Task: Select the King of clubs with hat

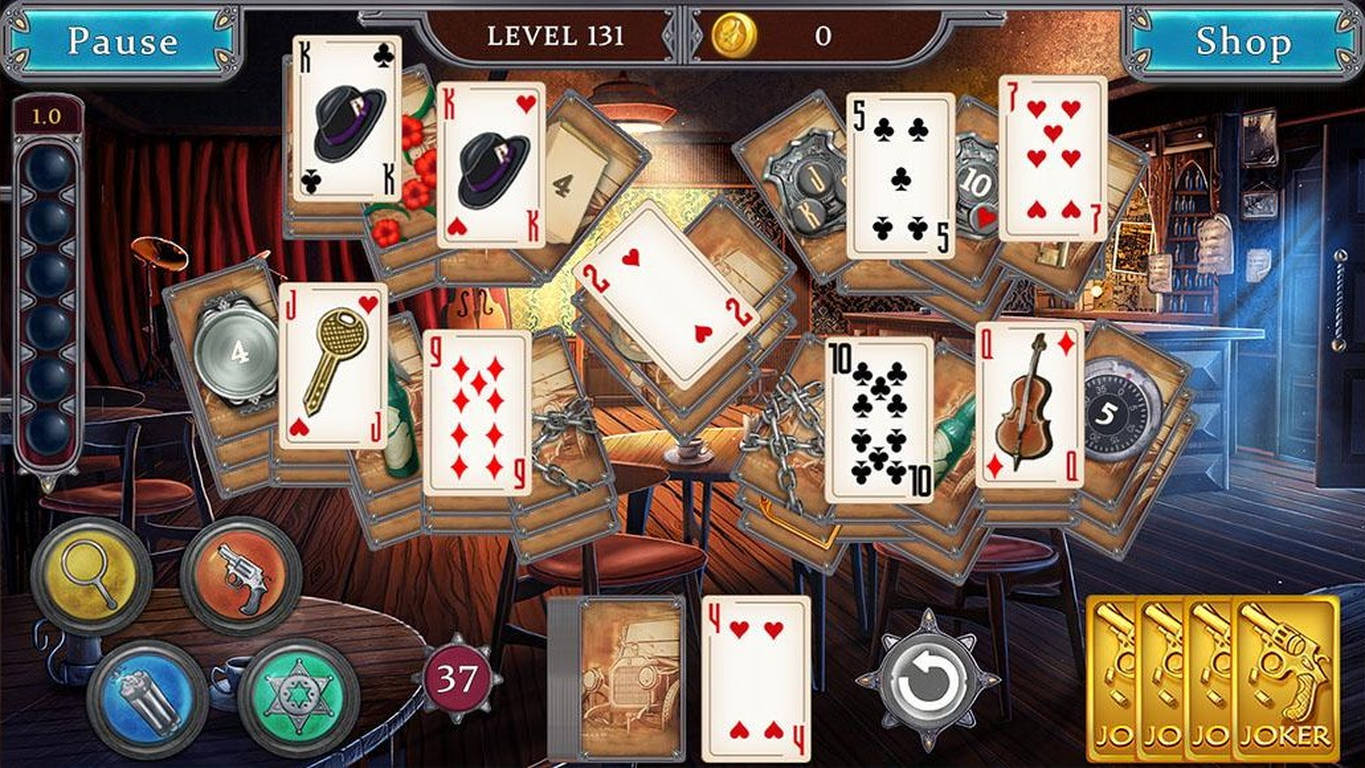Action: point(345,120)
